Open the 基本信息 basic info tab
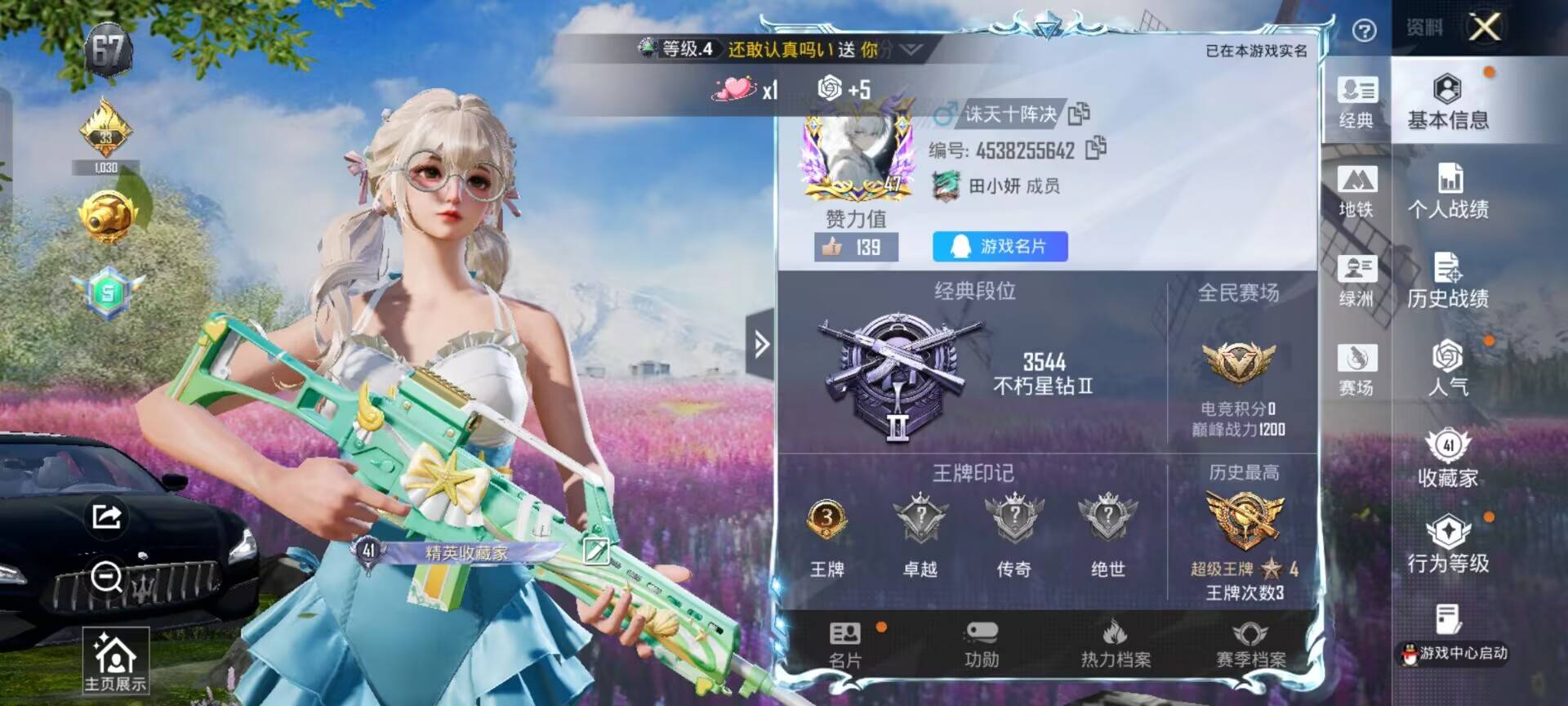The height and width of the screenshot is (706, 1568). (1447, 102)
